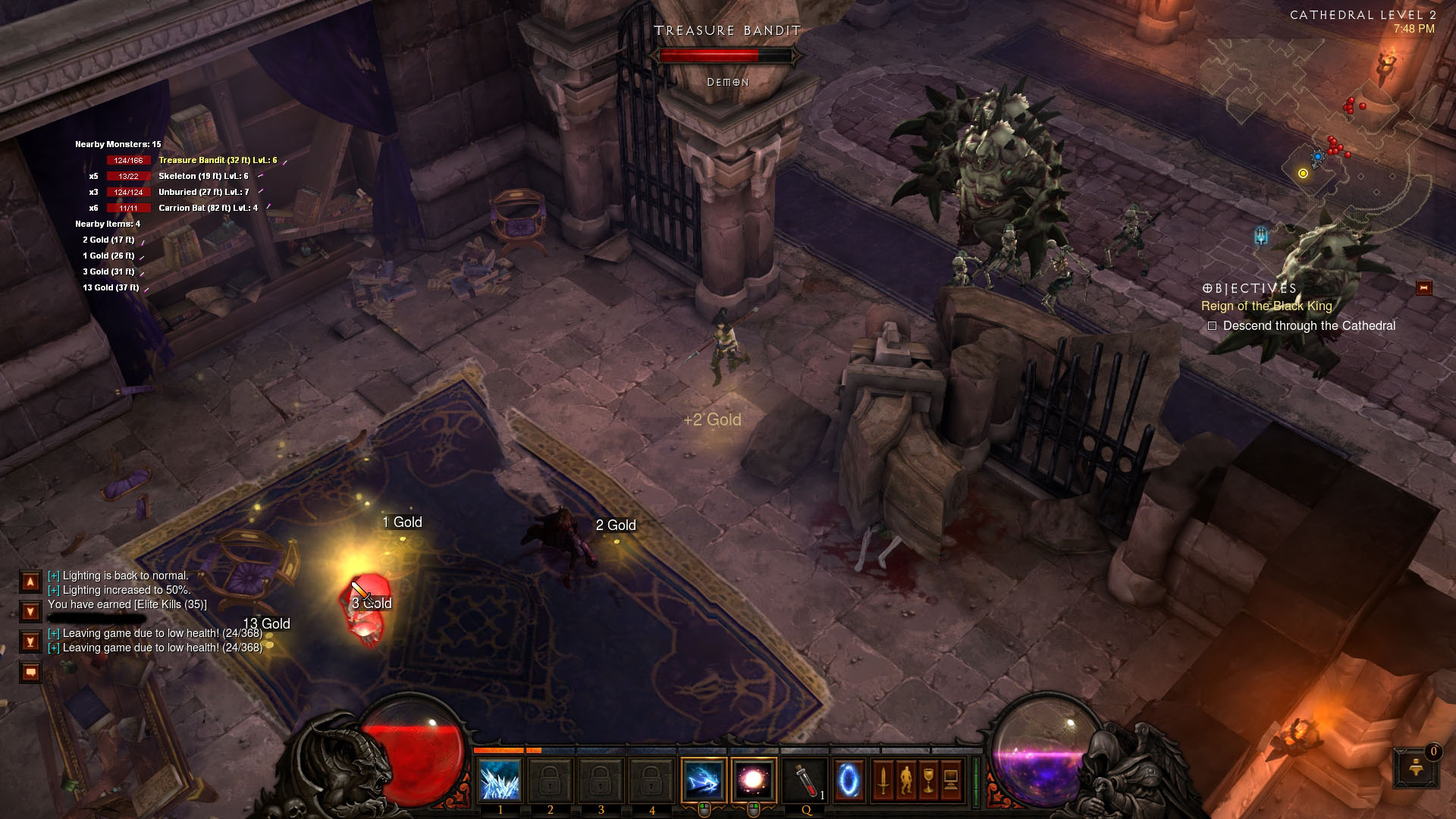Collapse the Objectives tracker with its arrow button
Viewport: 1456px width, 819px height.
click(x=1423, y=287)
